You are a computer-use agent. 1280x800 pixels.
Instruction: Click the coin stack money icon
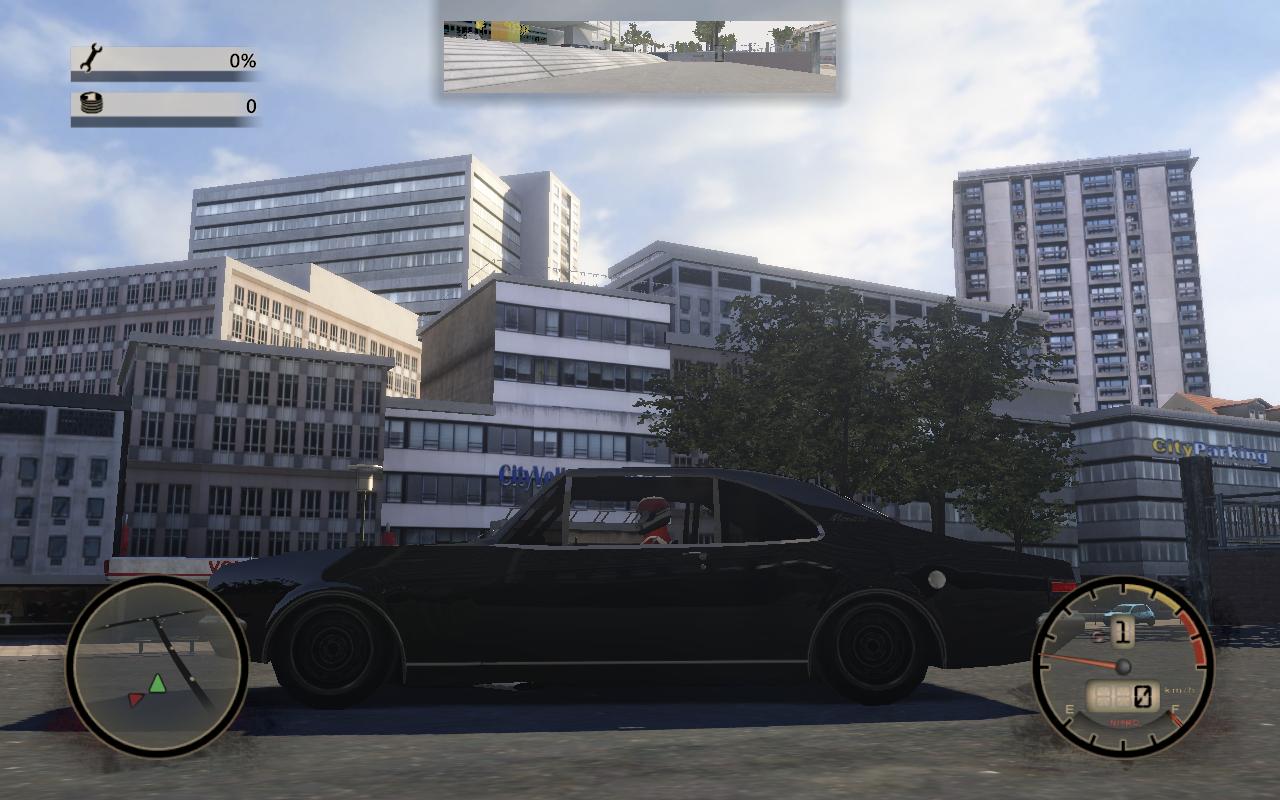pyautogui.click(x=91, y=104)
